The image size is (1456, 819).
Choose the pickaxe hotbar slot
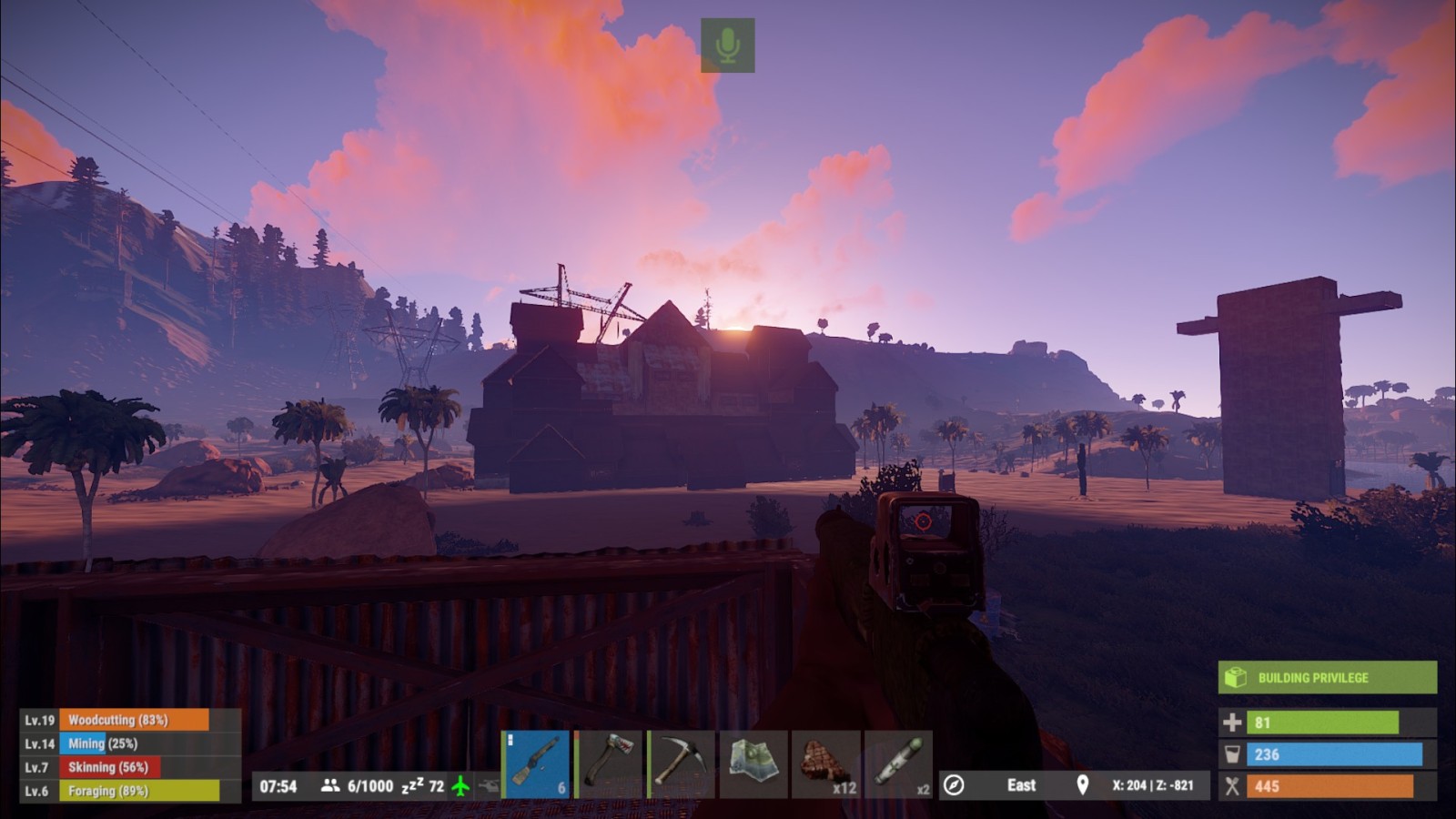(681, 763)
